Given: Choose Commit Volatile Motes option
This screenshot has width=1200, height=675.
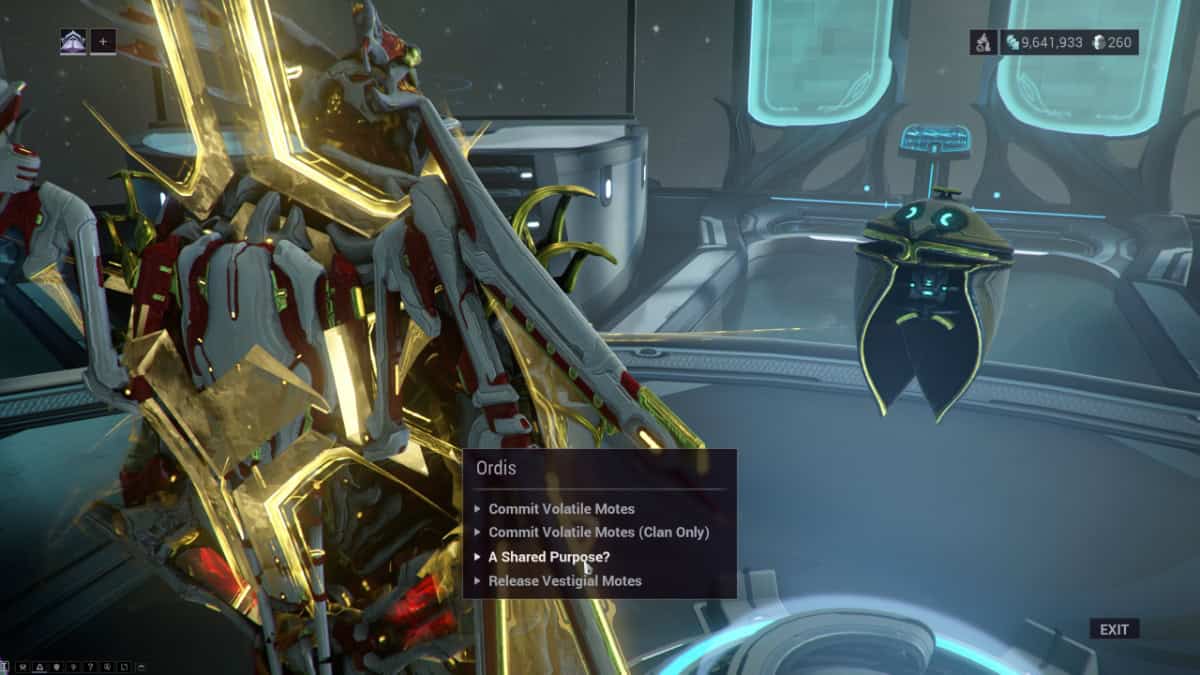Looking at the screenshot, I should [x=561, y=509].
